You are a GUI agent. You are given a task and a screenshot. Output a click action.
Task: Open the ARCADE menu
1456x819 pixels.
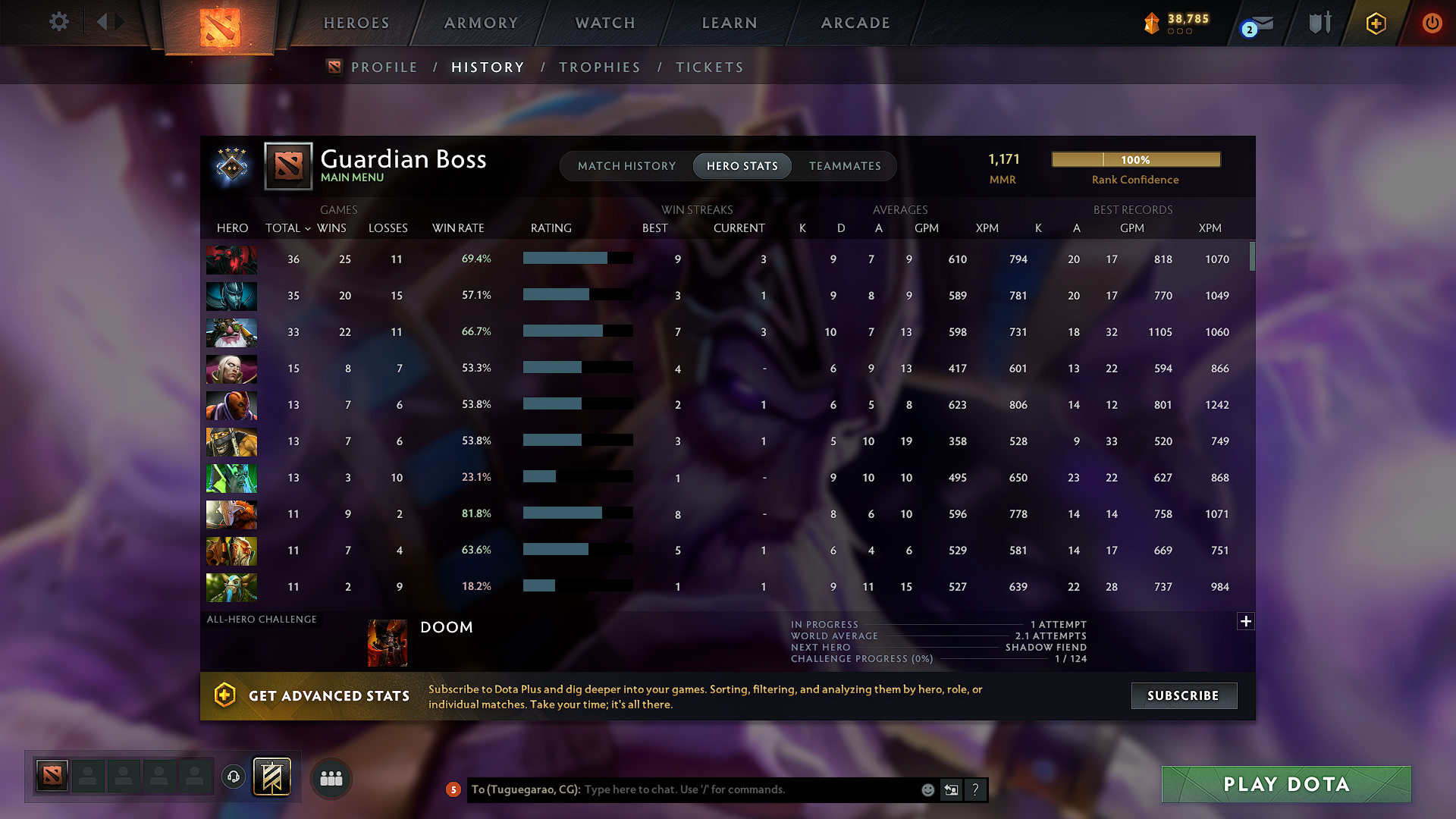[855, 23]
